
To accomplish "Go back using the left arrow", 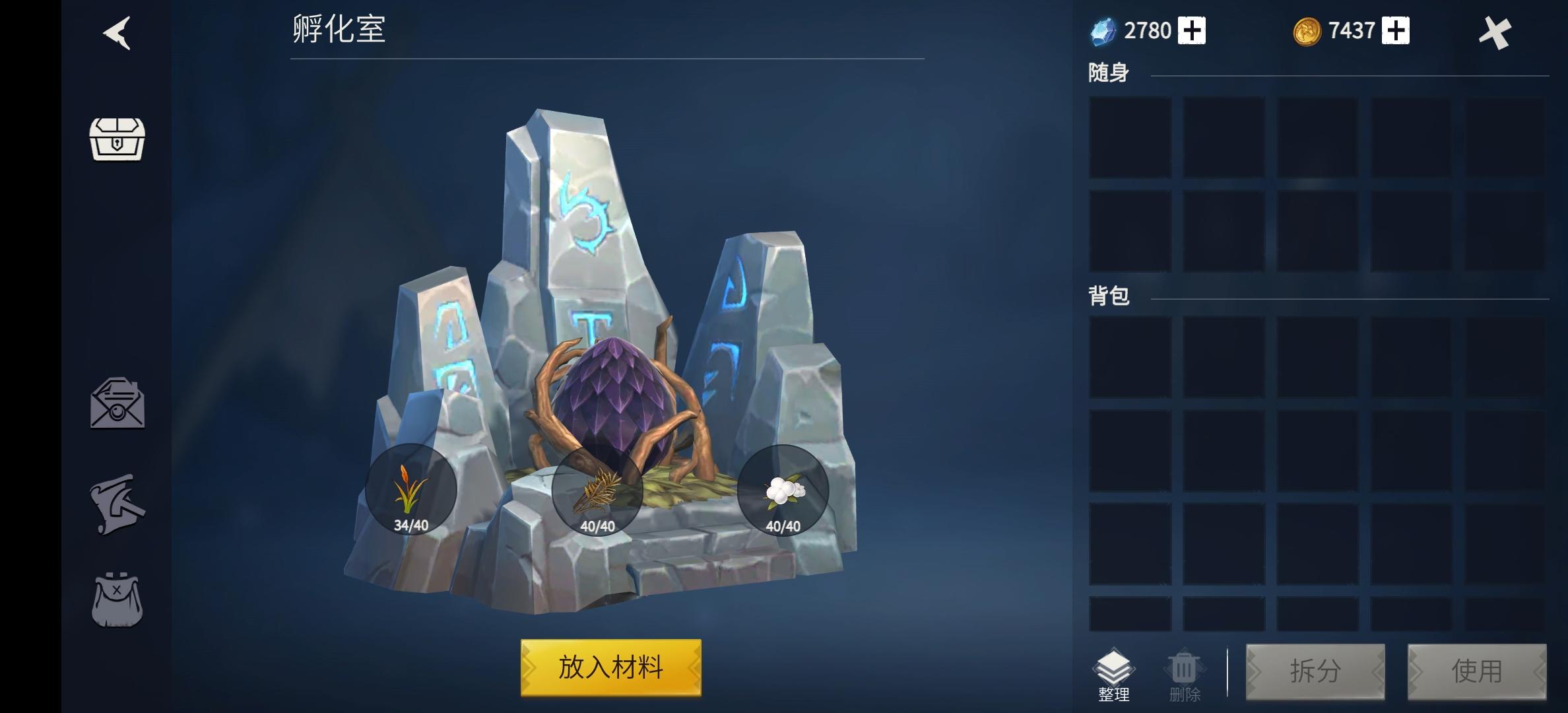I will click(x=117, y=31).
